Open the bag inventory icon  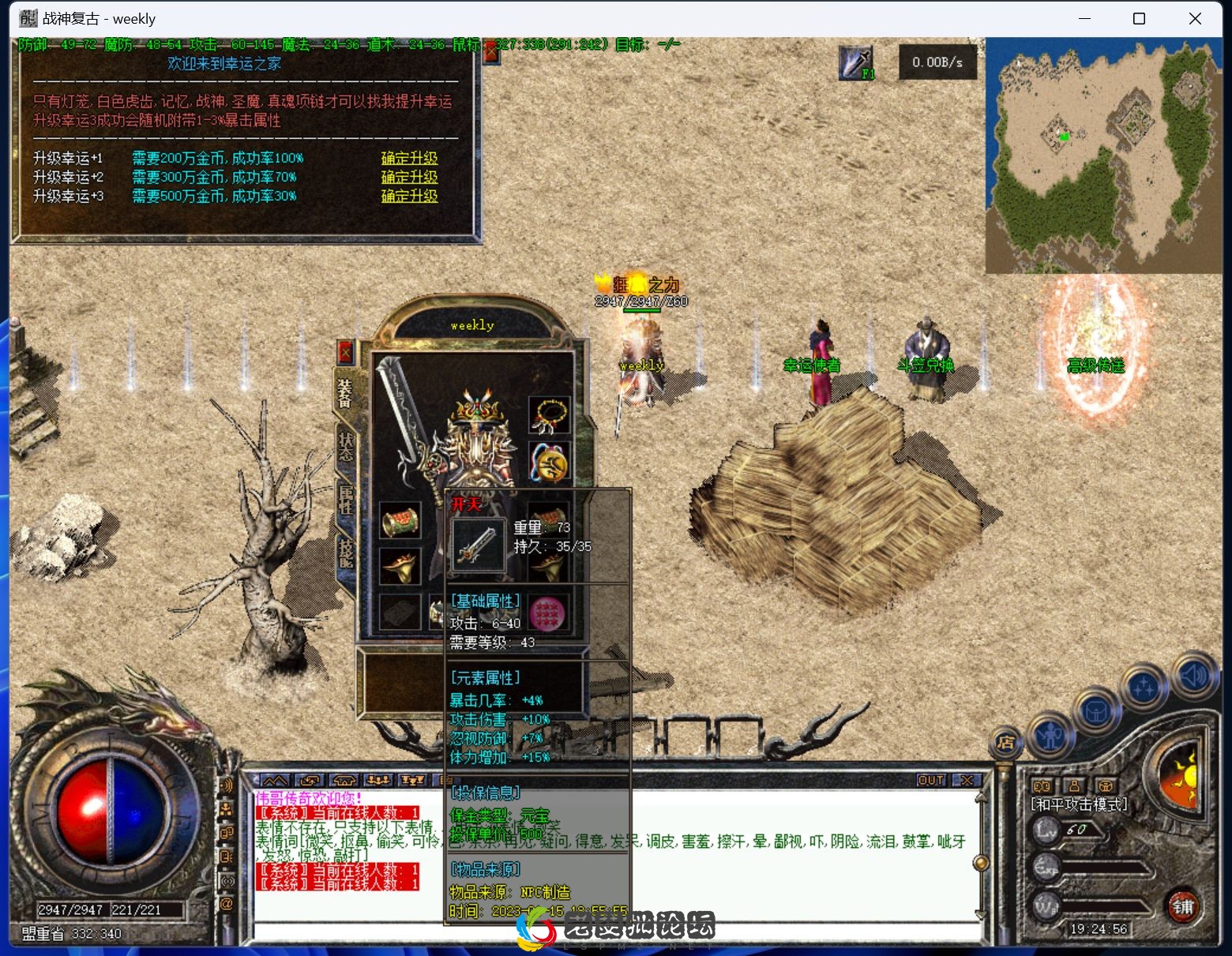point(1097,712)
